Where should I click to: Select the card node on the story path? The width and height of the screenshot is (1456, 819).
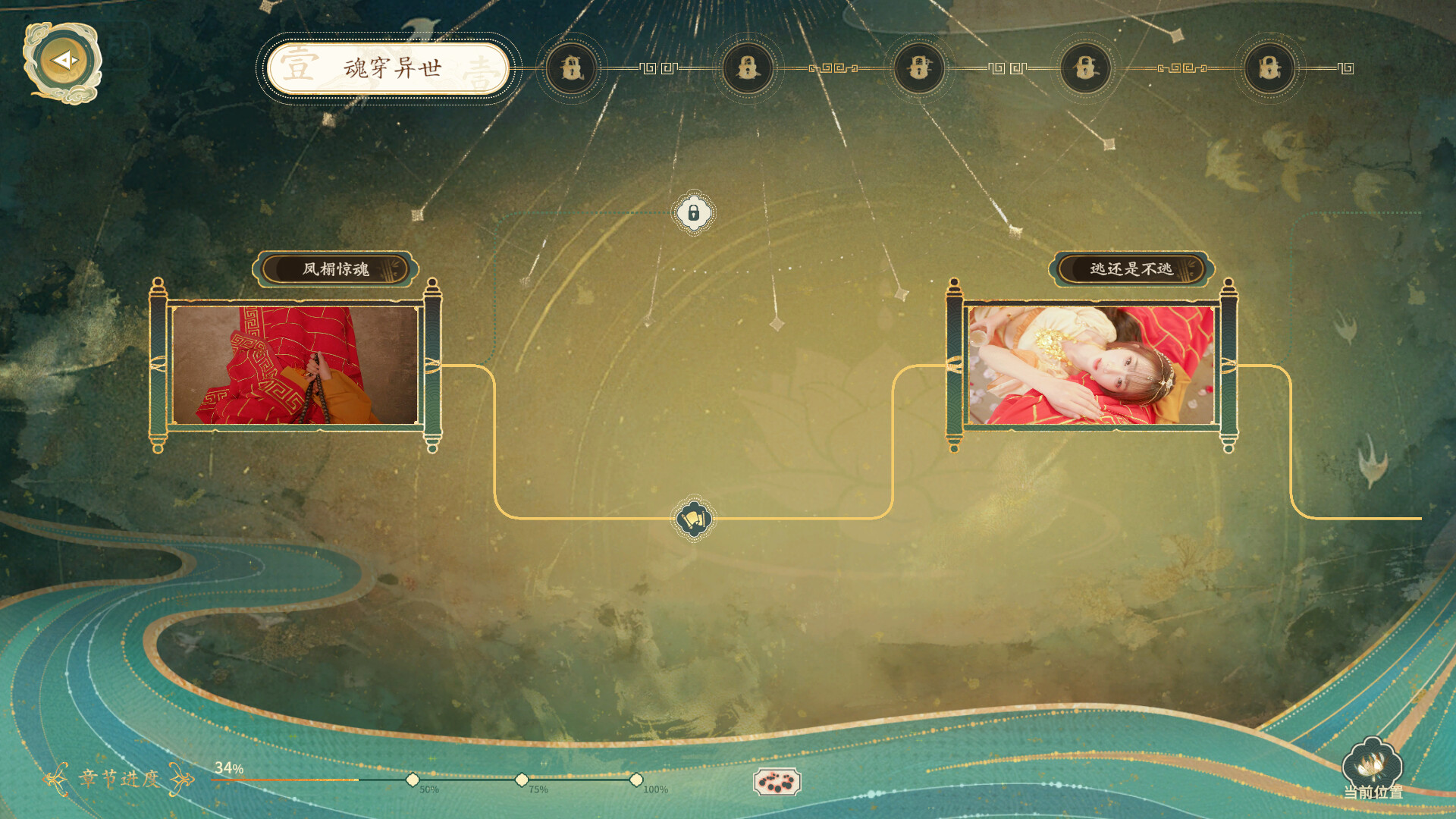click(693, 519)
